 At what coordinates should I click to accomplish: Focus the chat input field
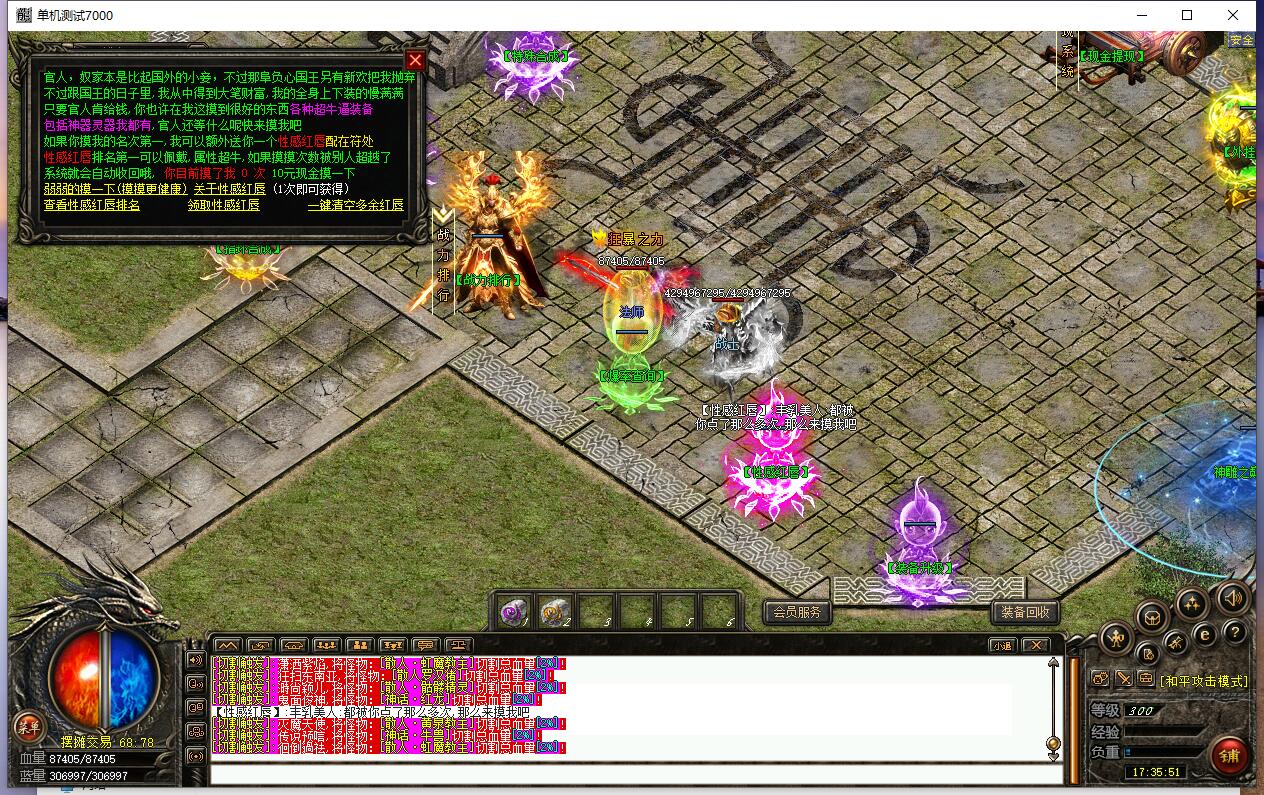pyautogui.click(x=636, y=773)
